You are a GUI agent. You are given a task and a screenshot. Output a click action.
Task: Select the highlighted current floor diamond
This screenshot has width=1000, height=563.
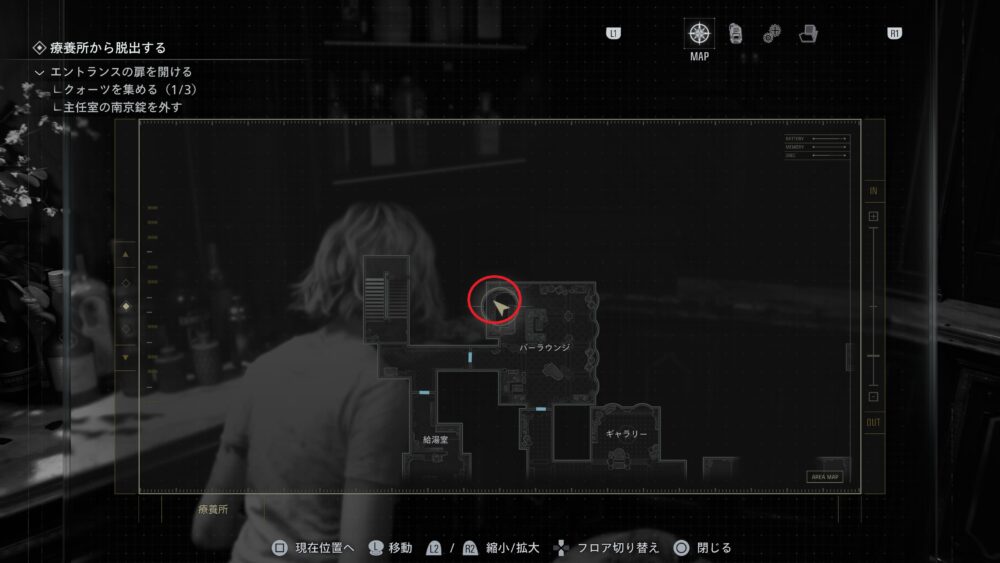click(x=126, y=305)
